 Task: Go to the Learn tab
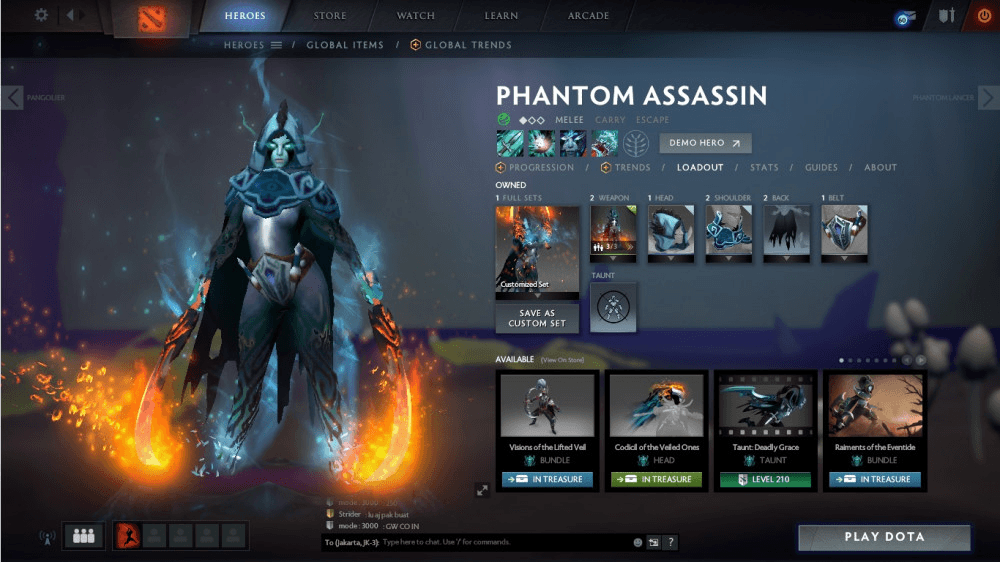(x=501, y=16)
